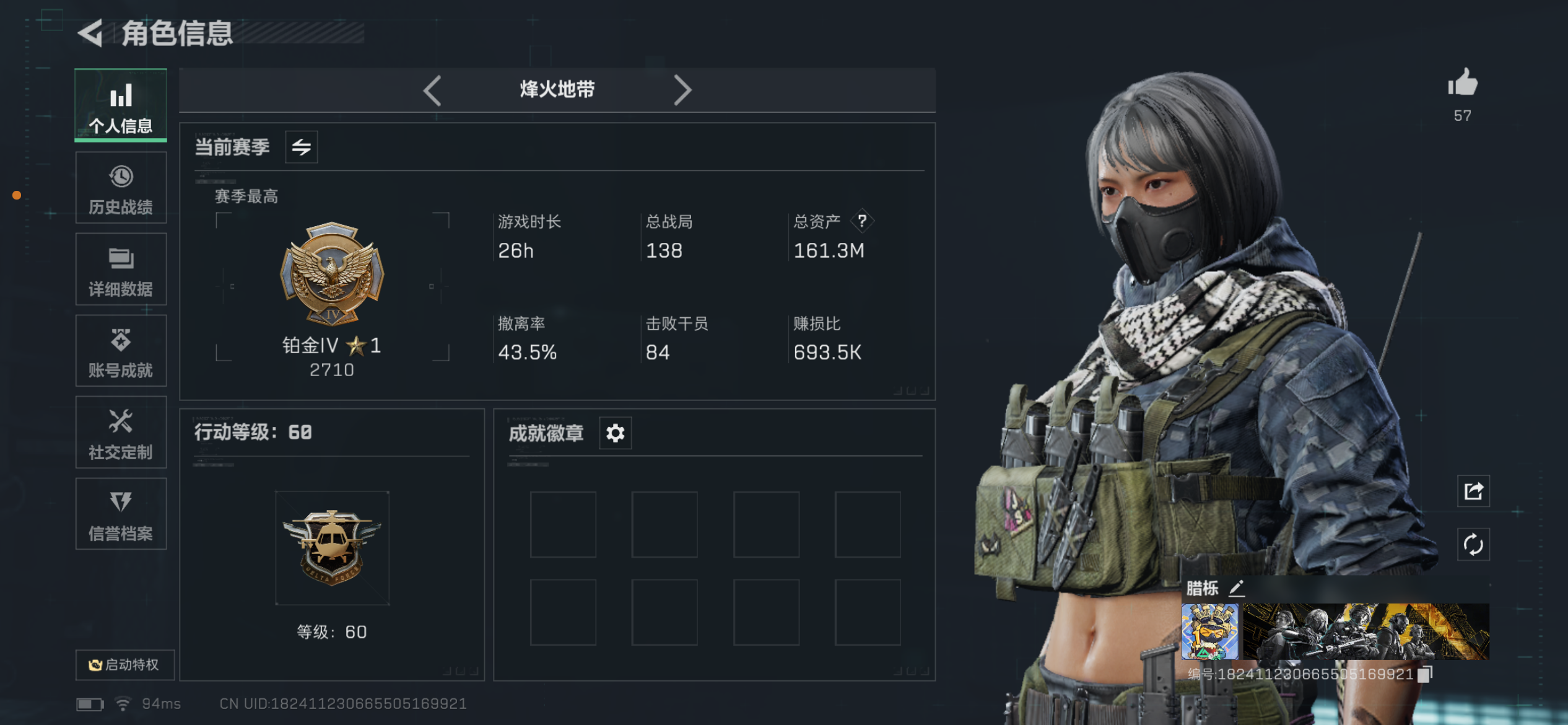This screenshot has width=1568, height=725.
Task: Switch game mode with the left arrow
Action: click(x=432, y=90)
